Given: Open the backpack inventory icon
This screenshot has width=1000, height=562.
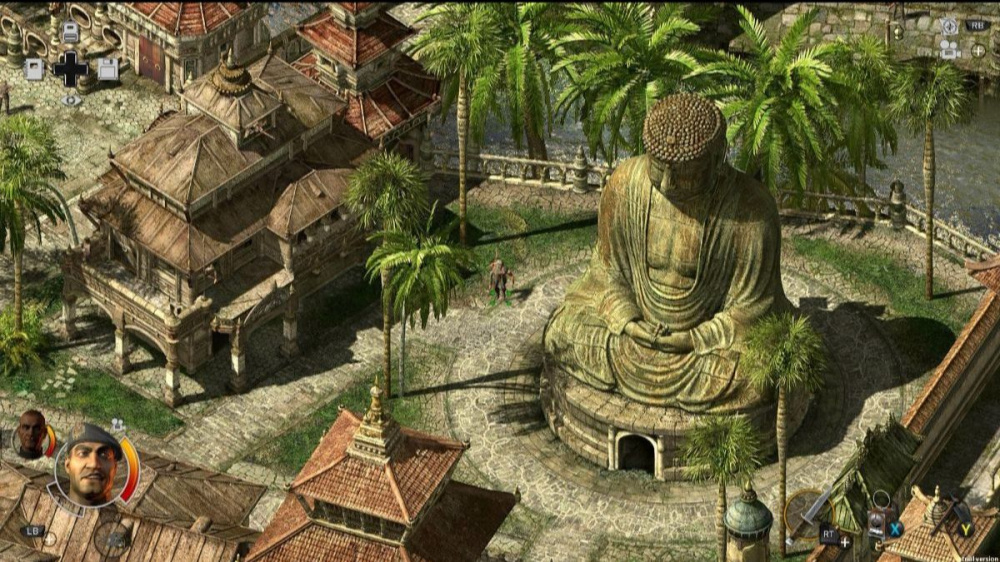Looking at the screenshot, I should click(69, 32).
